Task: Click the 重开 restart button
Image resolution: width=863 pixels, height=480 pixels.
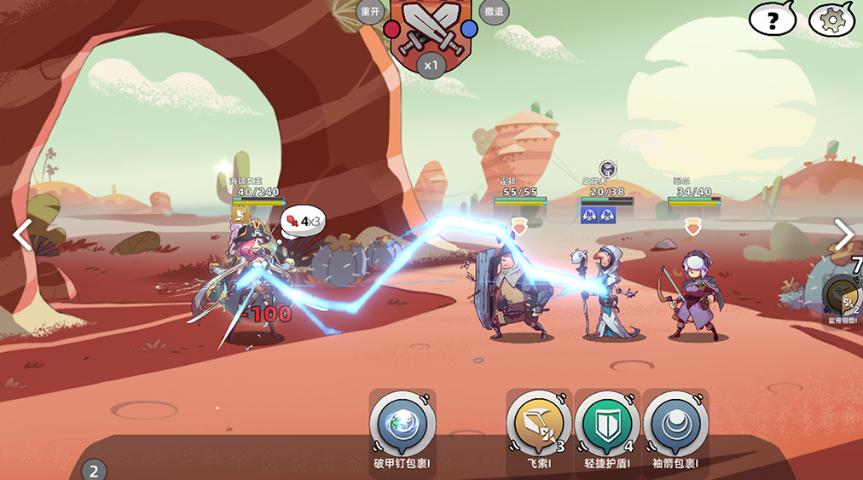Action: click(x=371, y=12)
